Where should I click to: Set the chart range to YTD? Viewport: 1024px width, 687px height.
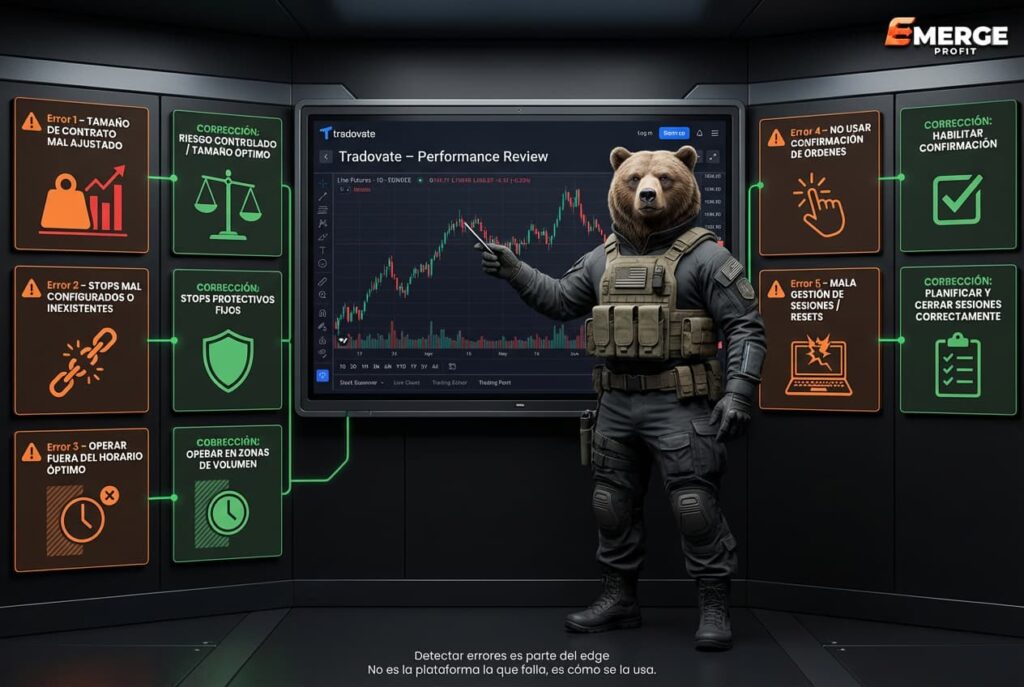(x=400, y=366)
